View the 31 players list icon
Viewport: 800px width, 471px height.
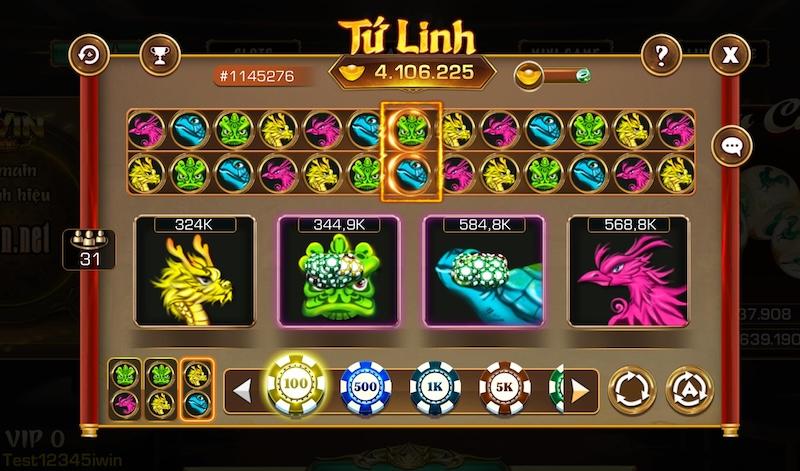click(x=89, y=248)
